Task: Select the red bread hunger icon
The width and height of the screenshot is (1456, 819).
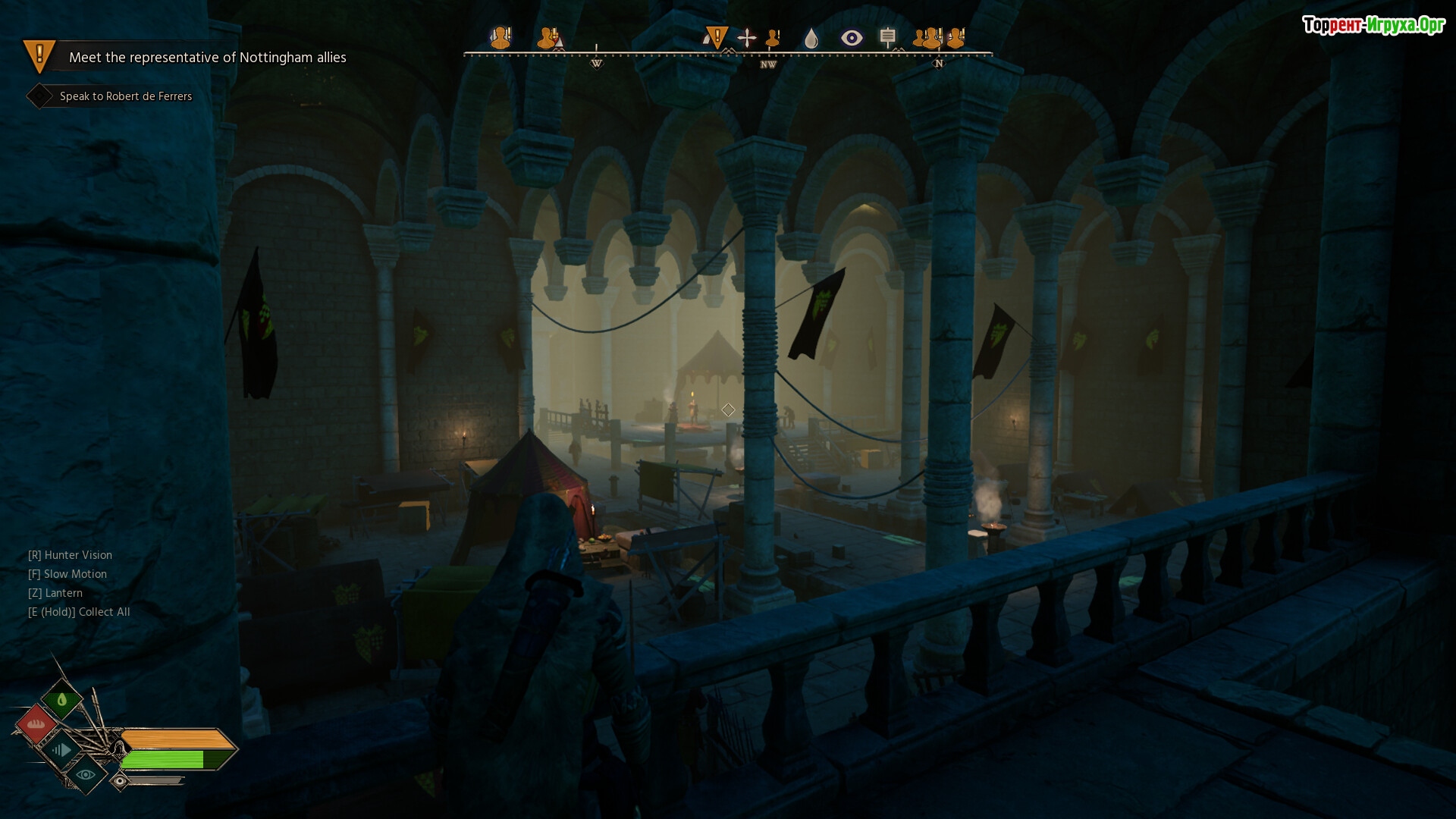Action: [x=36, y=724]
